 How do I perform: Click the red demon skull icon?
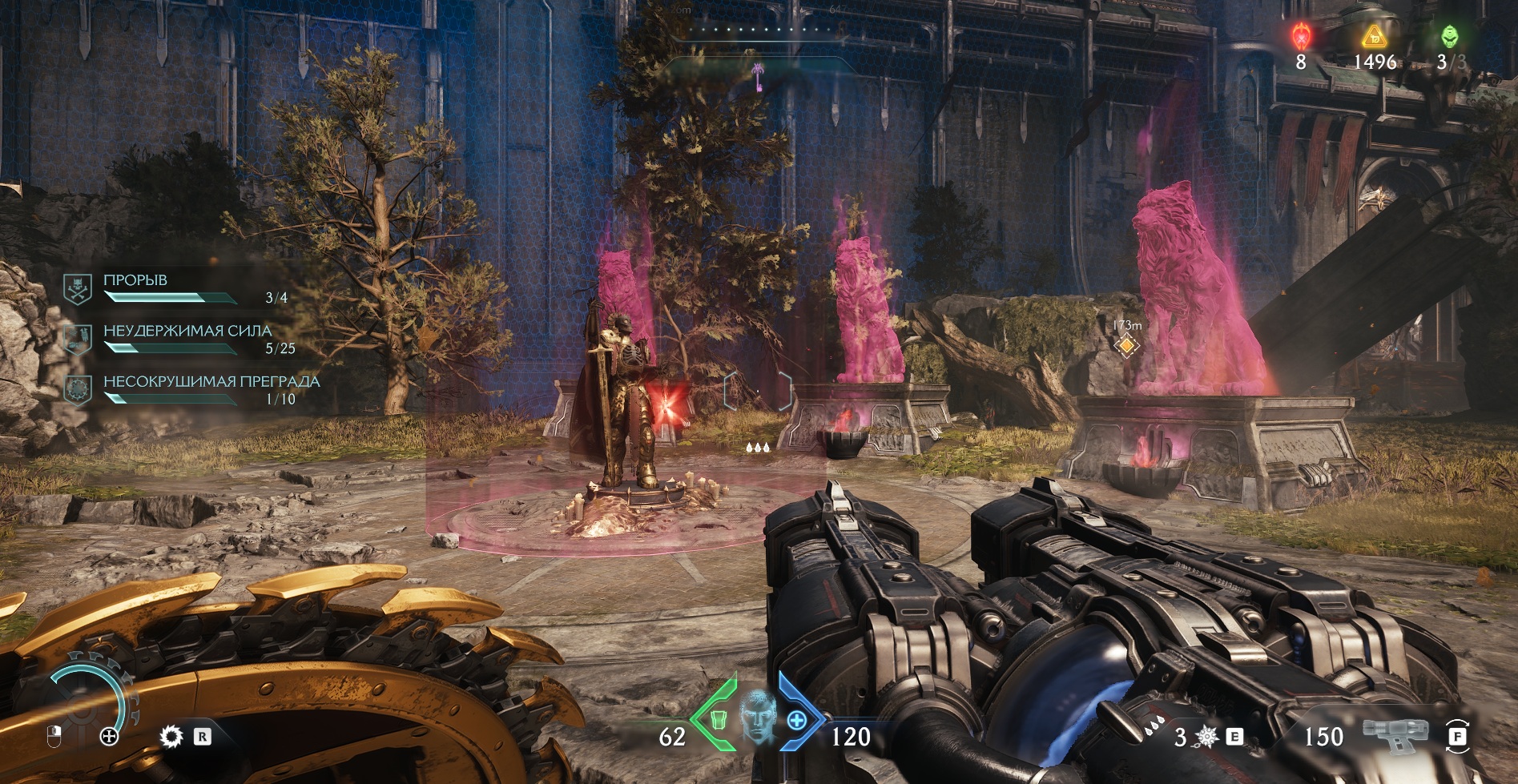[1301, 36]
